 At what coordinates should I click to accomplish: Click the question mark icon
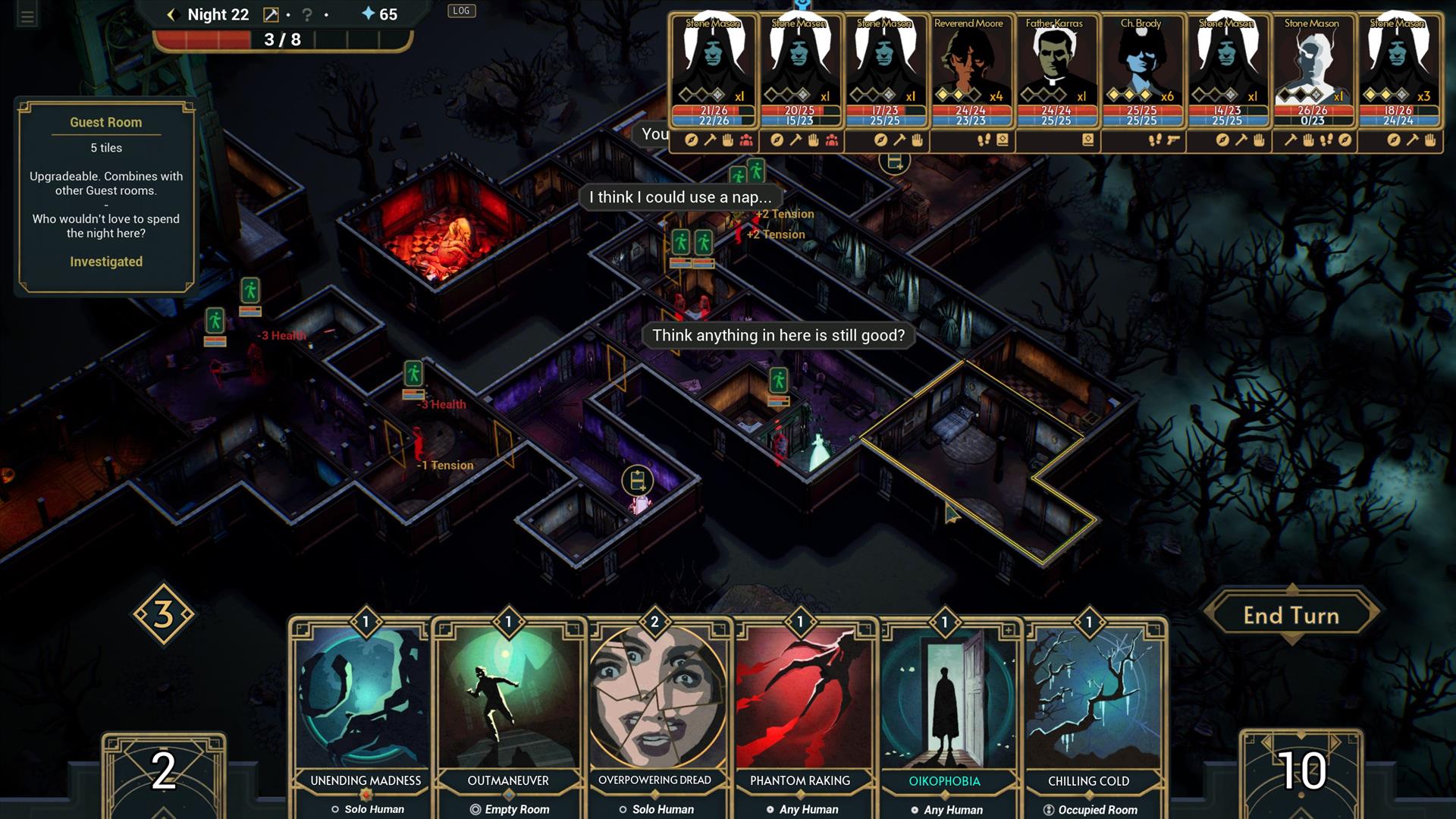307,14
